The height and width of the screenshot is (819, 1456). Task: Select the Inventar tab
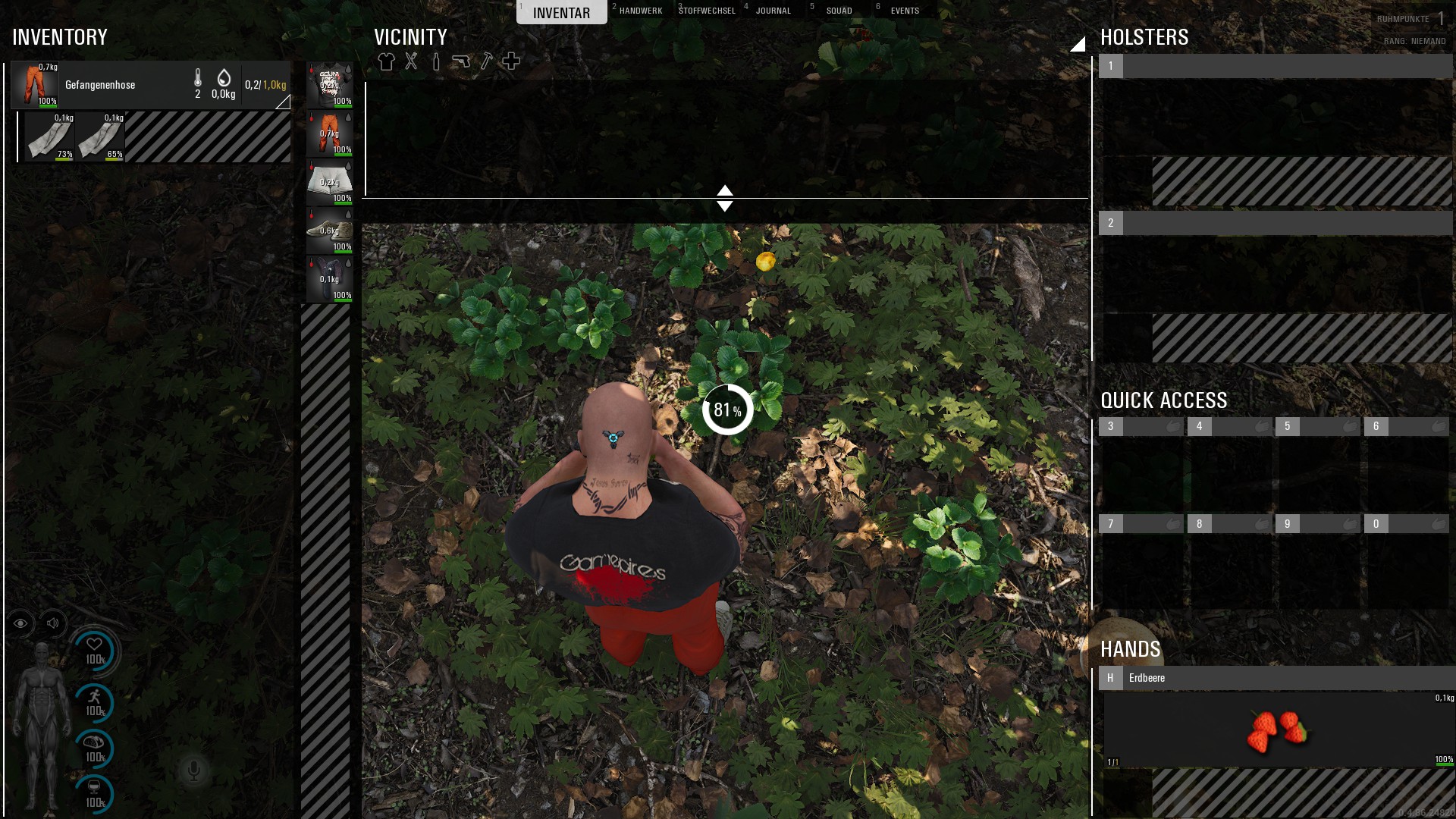click(x=561, y=12)
